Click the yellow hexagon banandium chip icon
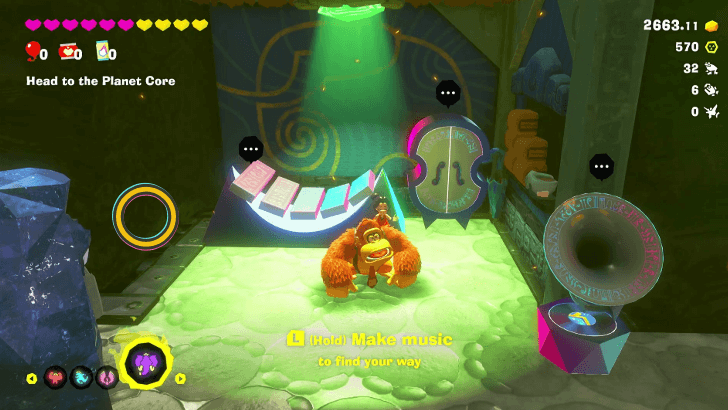Screen dimensions: 728x410 (x=712, y=47)
